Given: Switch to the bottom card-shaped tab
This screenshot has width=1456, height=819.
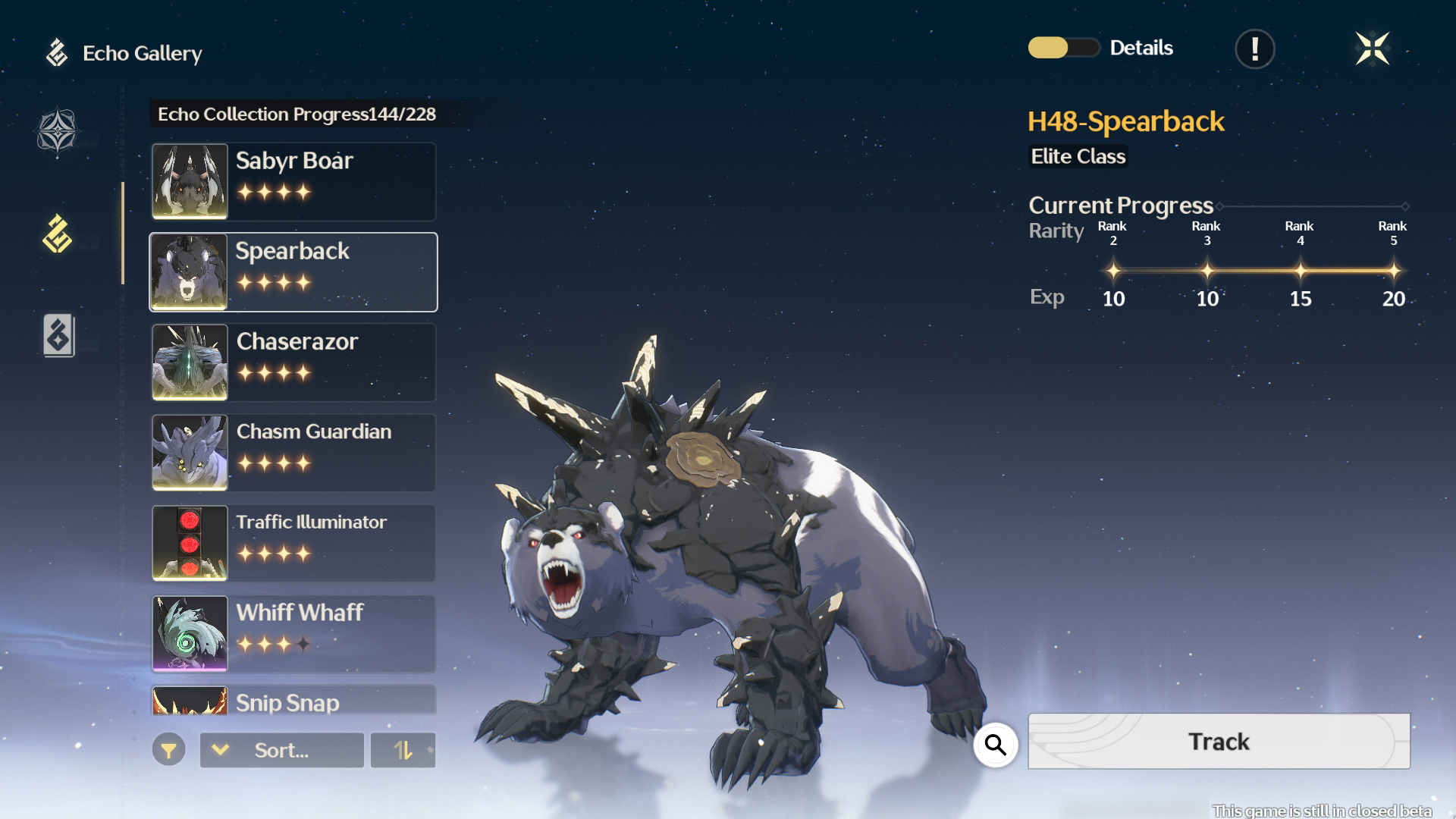Looking at the screenshot, I should (x=58, y=335).
